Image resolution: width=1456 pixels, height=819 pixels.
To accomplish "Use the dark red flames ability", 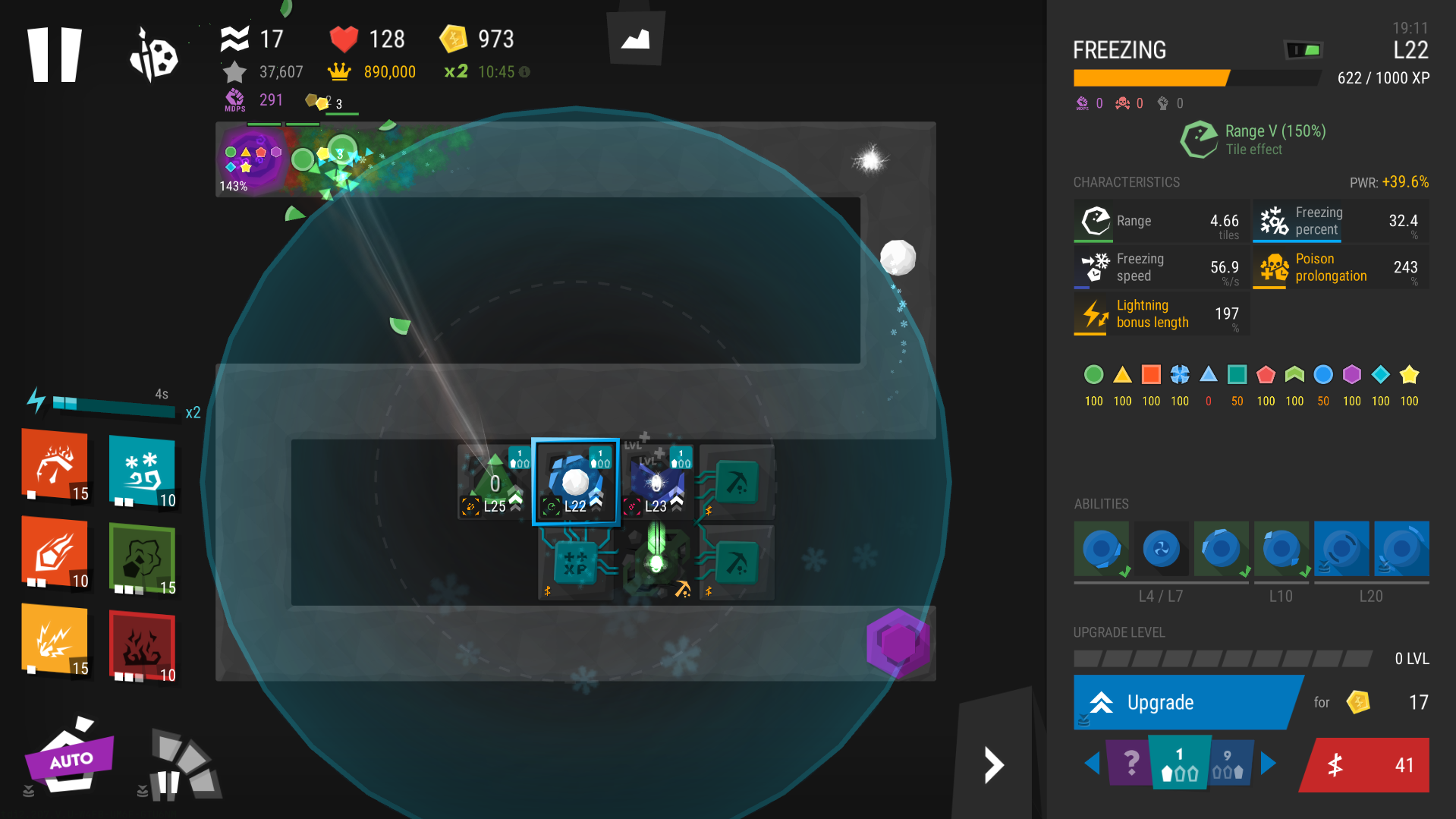I will [x=143, y=646].
